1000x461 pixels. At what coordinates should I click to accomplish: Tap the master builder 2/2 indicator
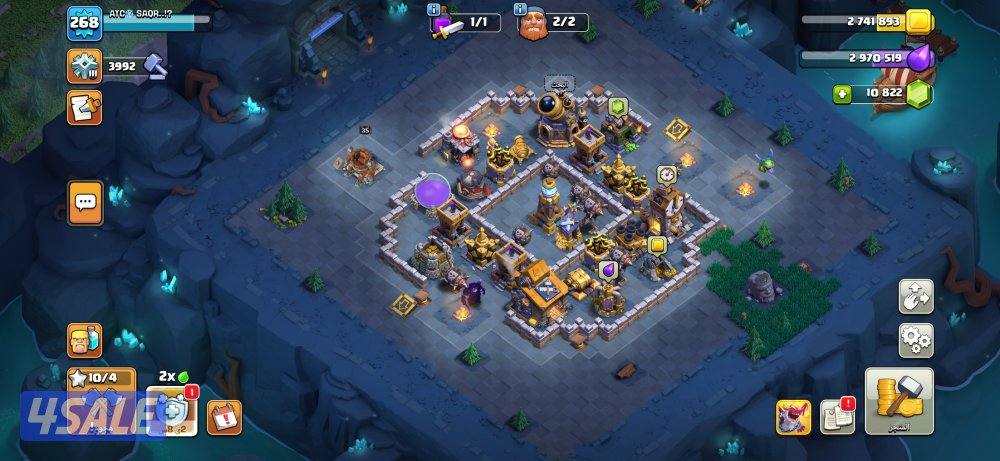(x=551, y=21)
